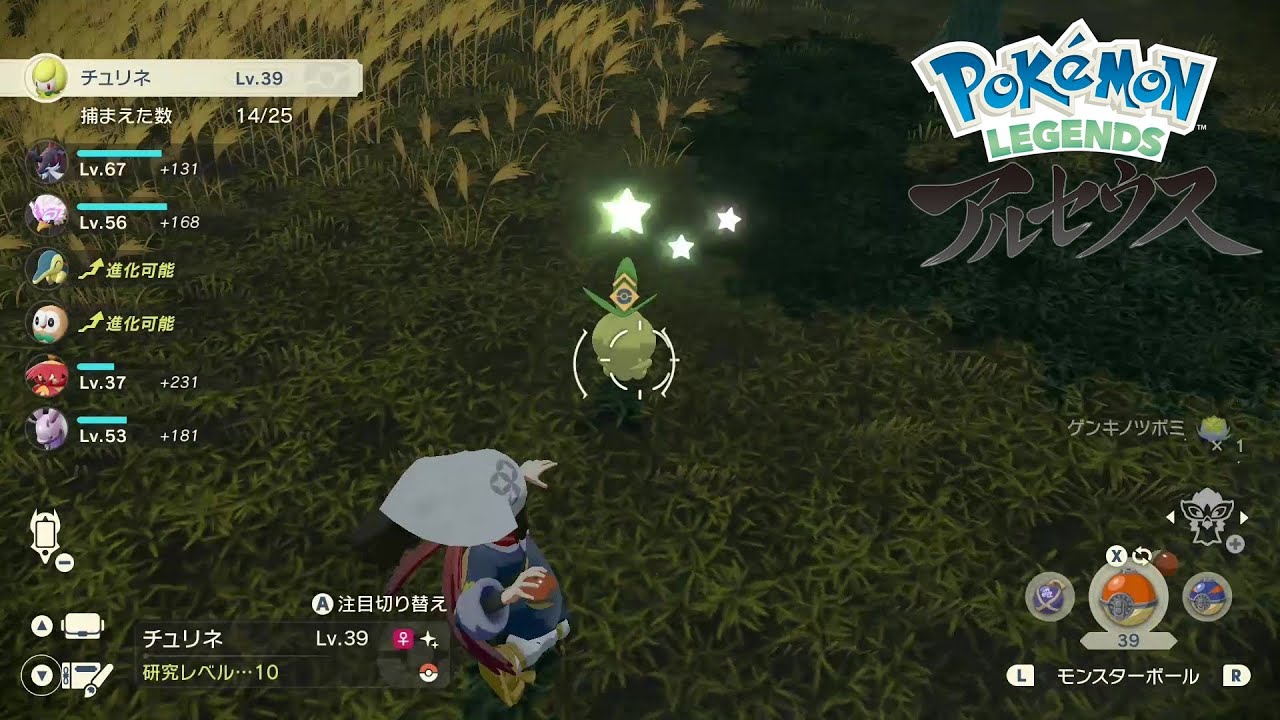The width and height of the screenshot is (1280, 720).
Task: Toggle the item wheel with the X swap icon
Action: pos(1116,555)
